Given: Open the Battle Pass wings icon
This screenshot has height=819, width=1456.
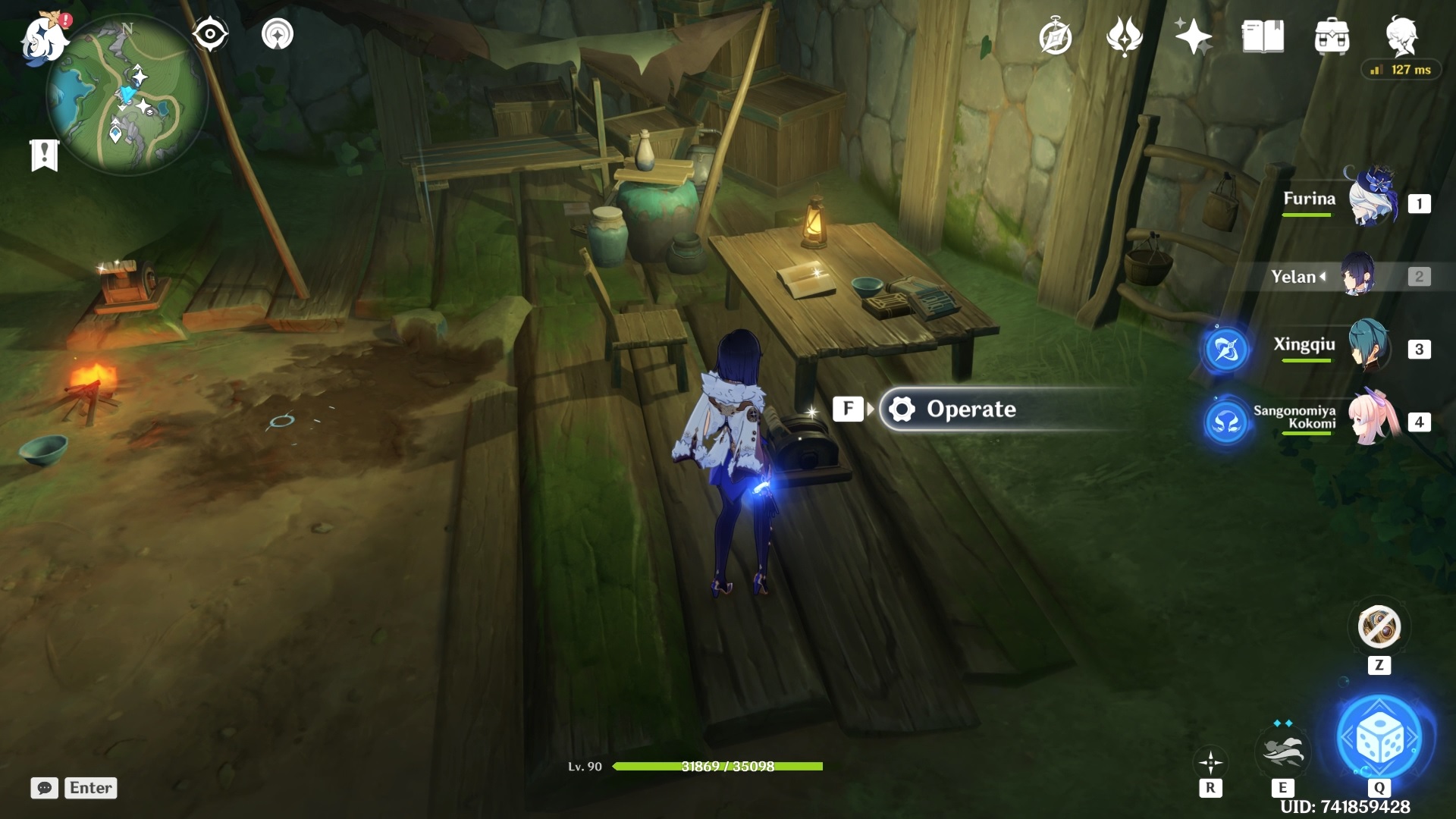Looking at the screenshot, I should pos(1126,36).
